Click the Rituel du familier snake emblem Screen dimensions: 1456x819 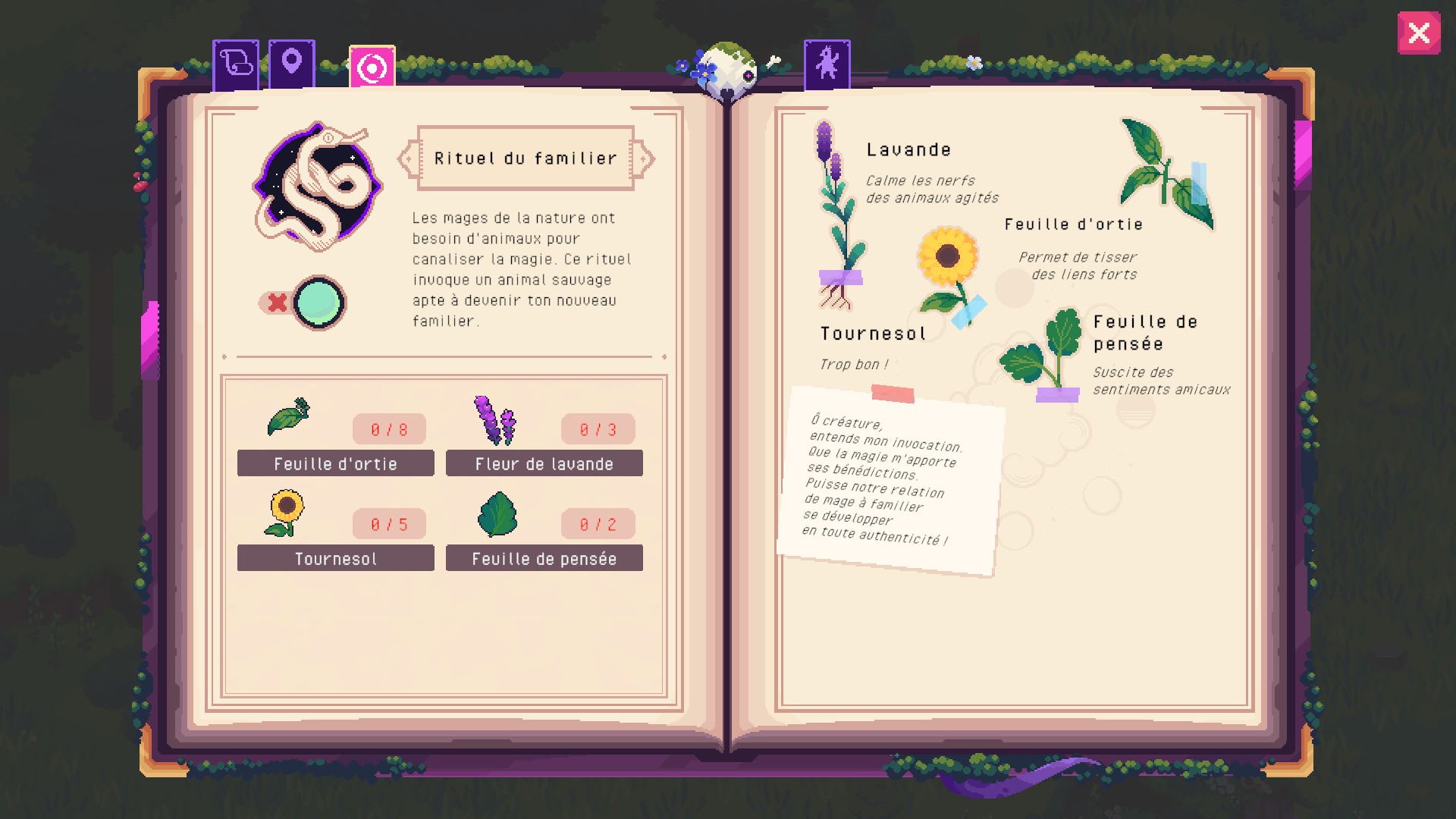(x=317, y=187)
